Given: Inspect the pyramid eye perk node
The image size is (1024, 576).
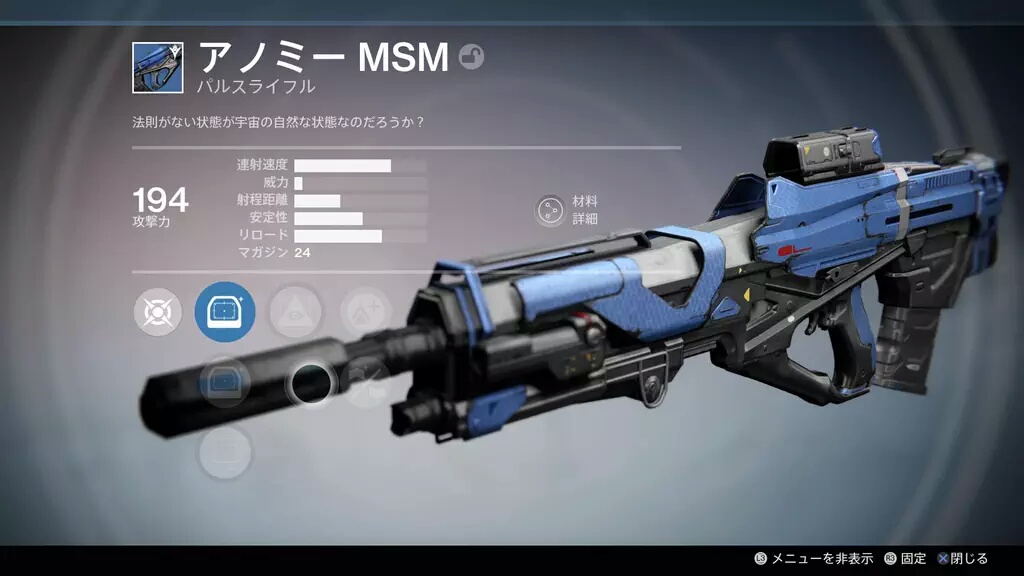Looking at the screenshot, I should (x=295, y=312).
